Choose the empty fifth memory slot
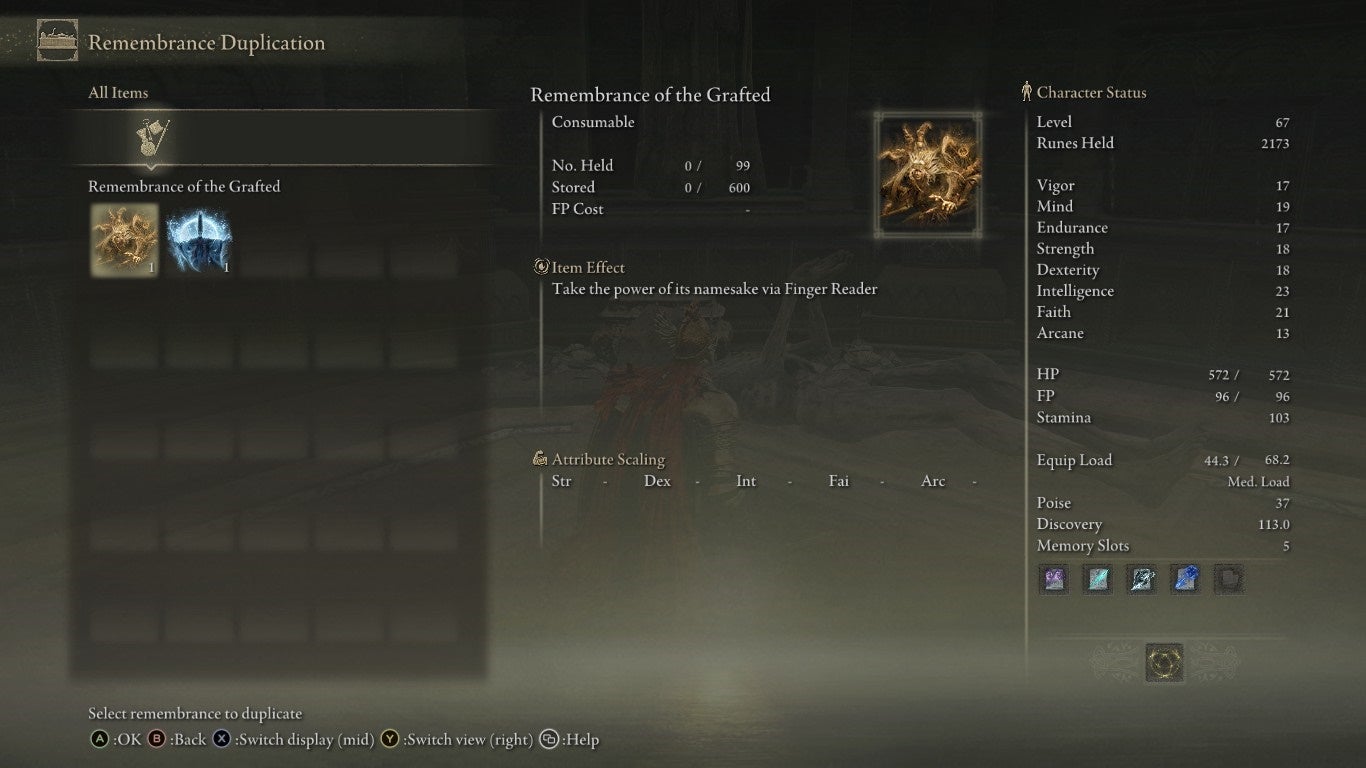The image size is (1366, 768). tap(1229, 579)
